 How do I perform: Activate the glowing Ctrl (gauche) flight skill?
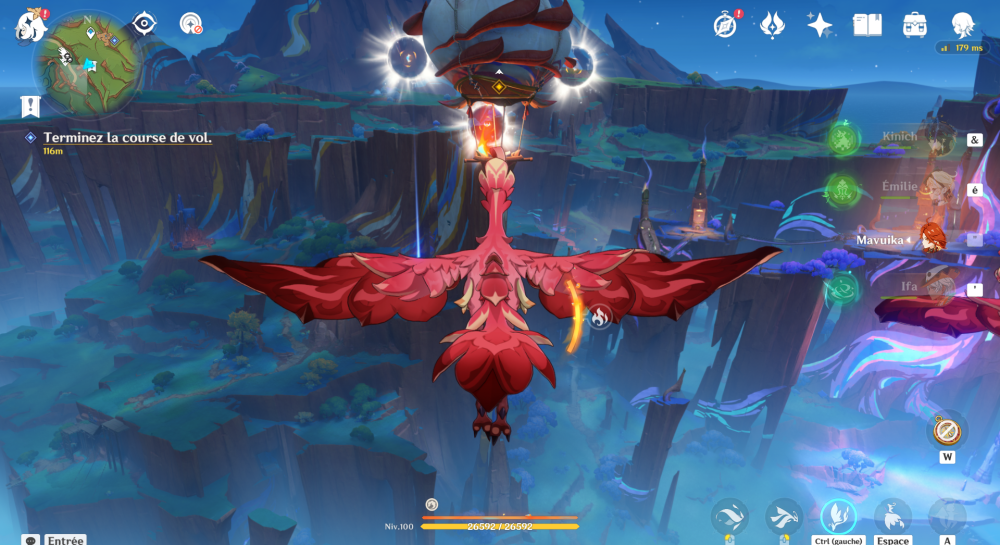(x=838, y=516)
